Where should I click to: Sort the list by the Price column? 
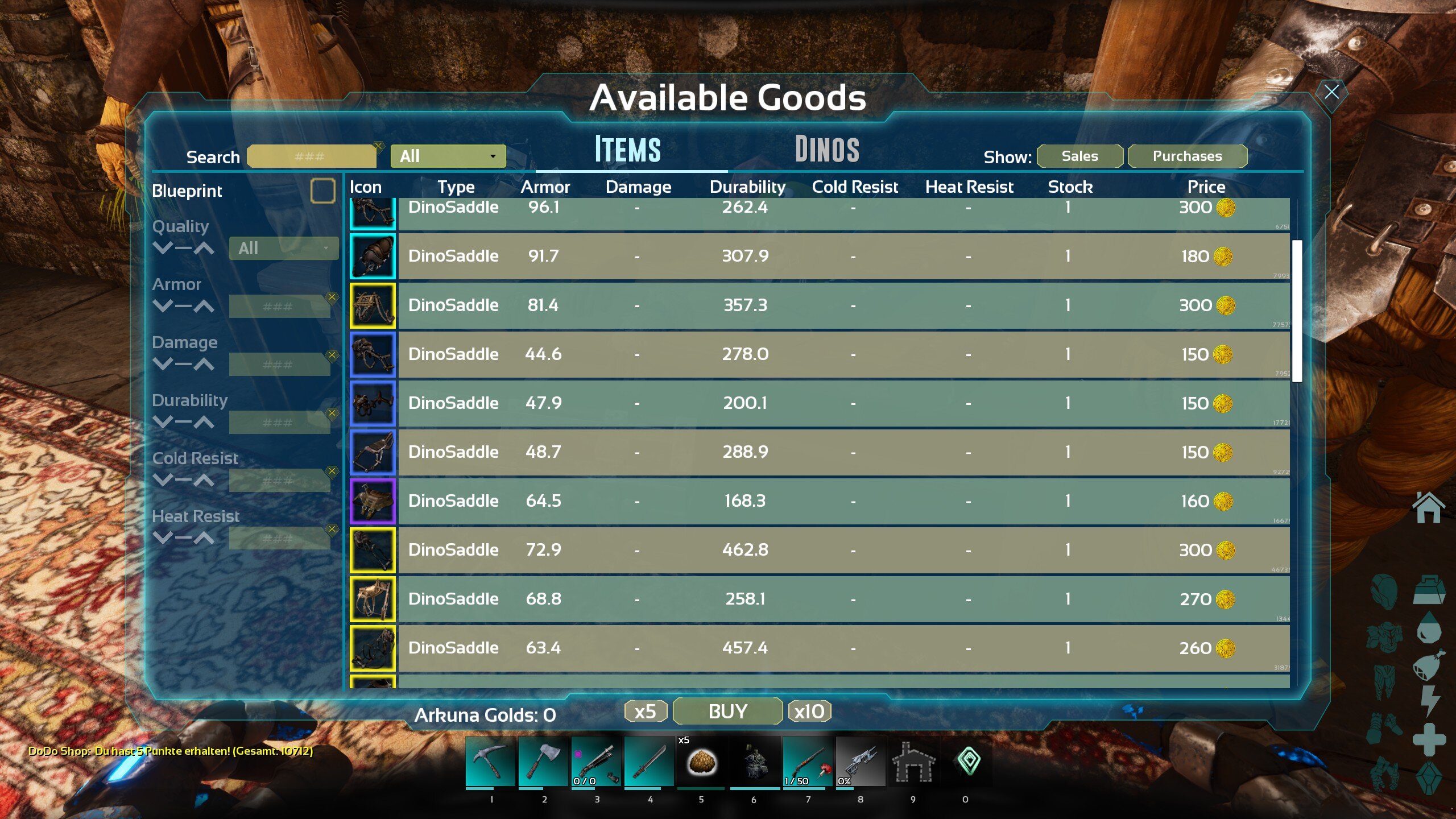(1206, 187)
